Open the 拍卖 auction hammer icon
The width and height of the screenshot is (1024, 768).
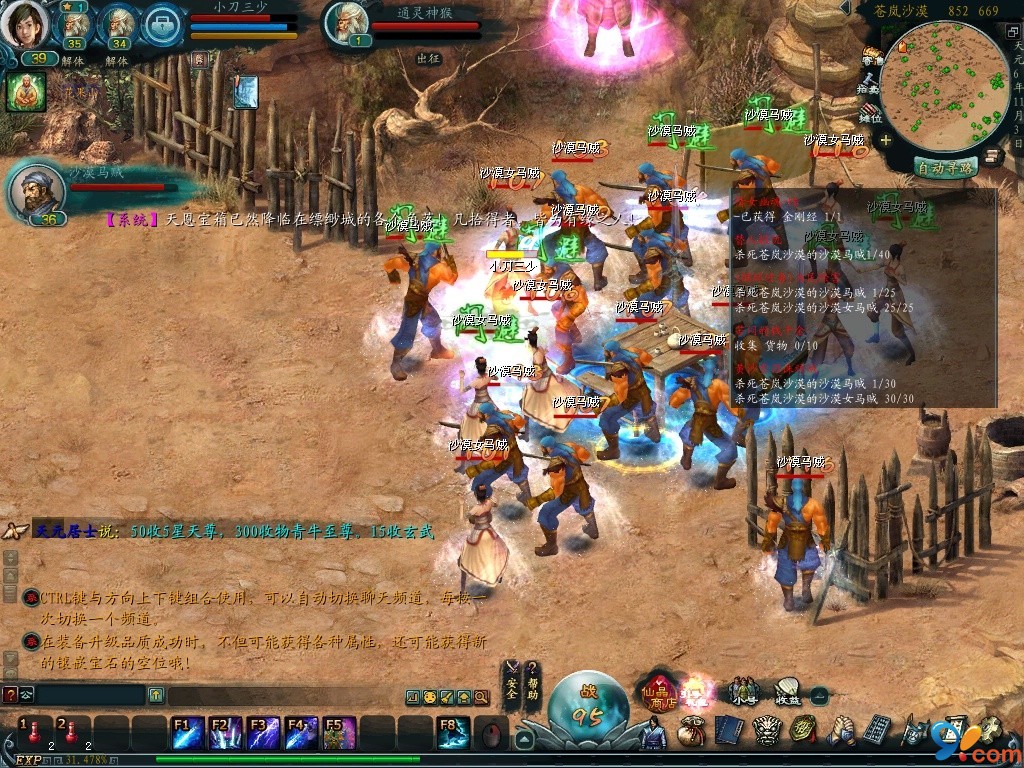point(870,84)
